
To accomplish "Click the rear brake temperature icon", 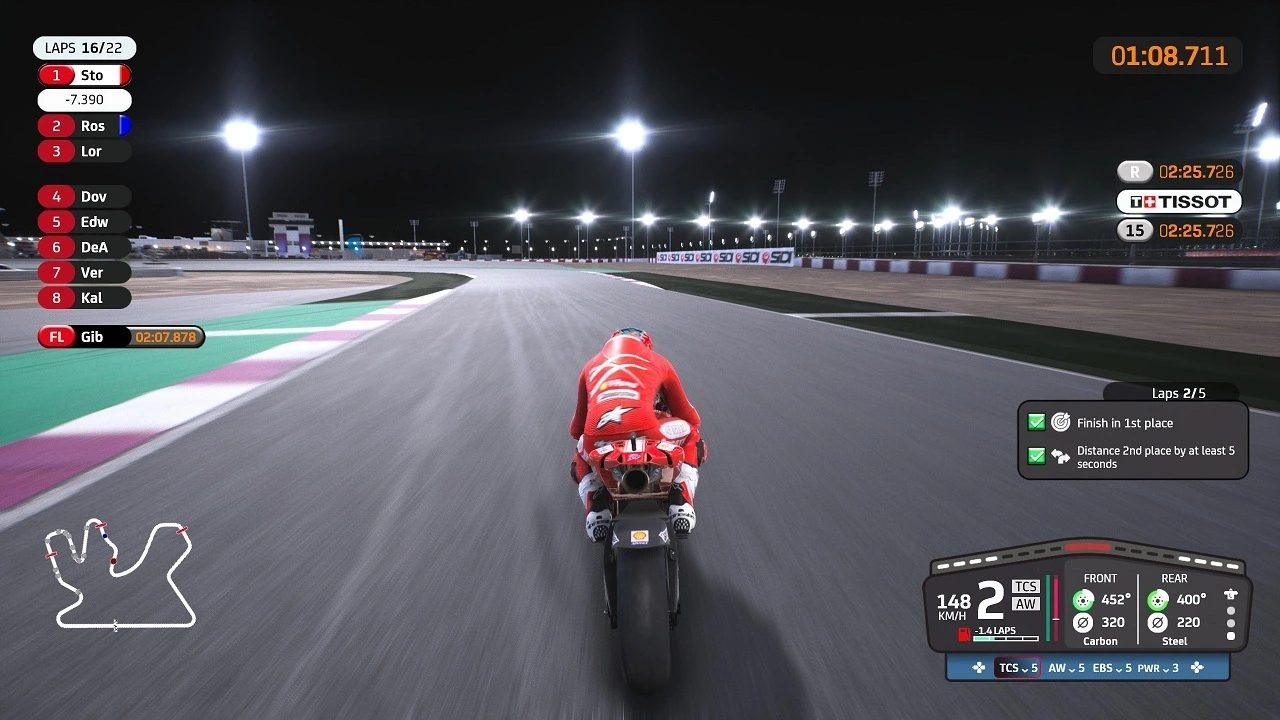I will coord(1157,600).
